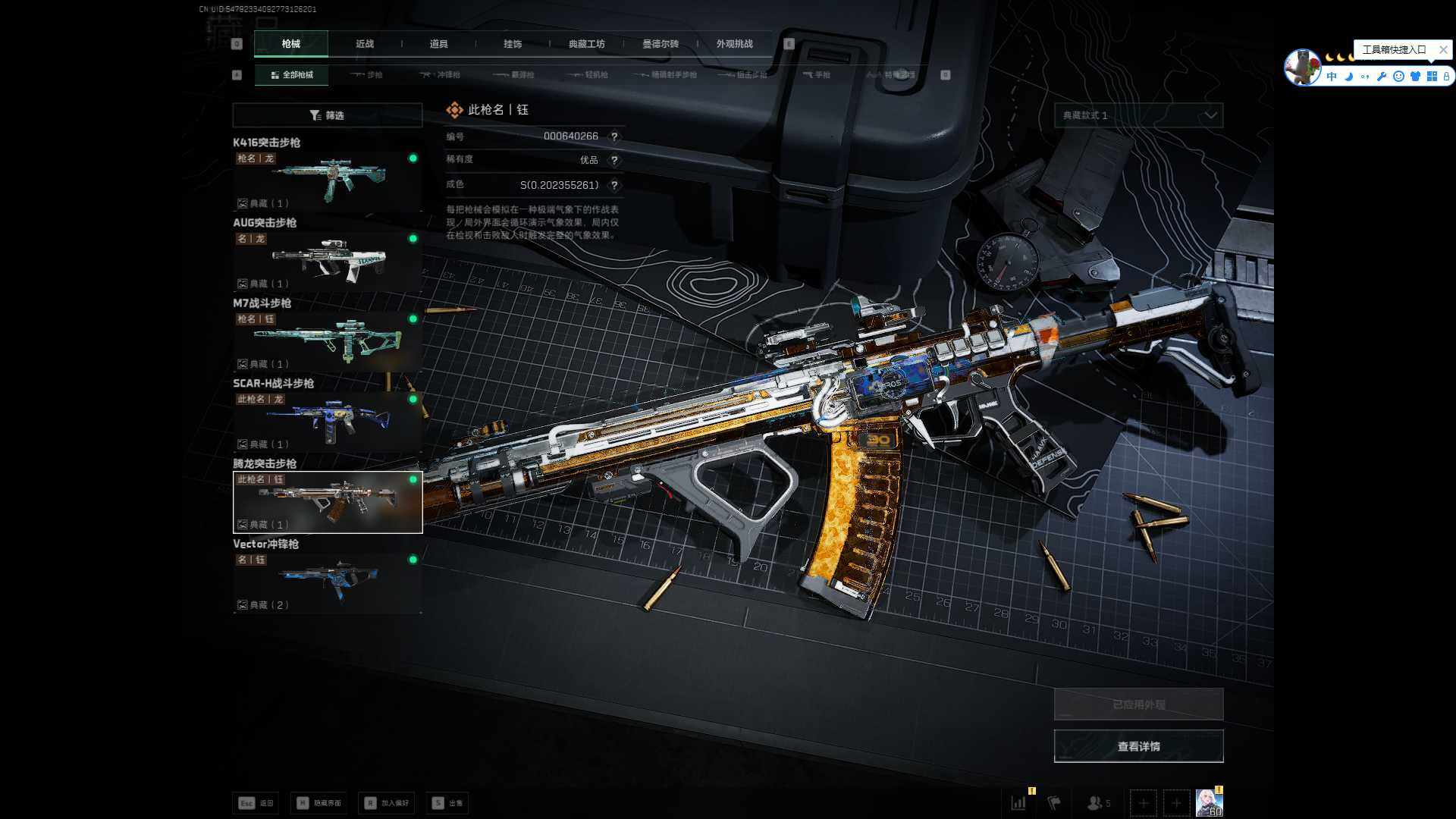Image resolution: width=1456 pixels, height=819 pixels.
Task: Pick the SCAR-H战斗步枪 skin tile
Action: [x=327, y=422]
